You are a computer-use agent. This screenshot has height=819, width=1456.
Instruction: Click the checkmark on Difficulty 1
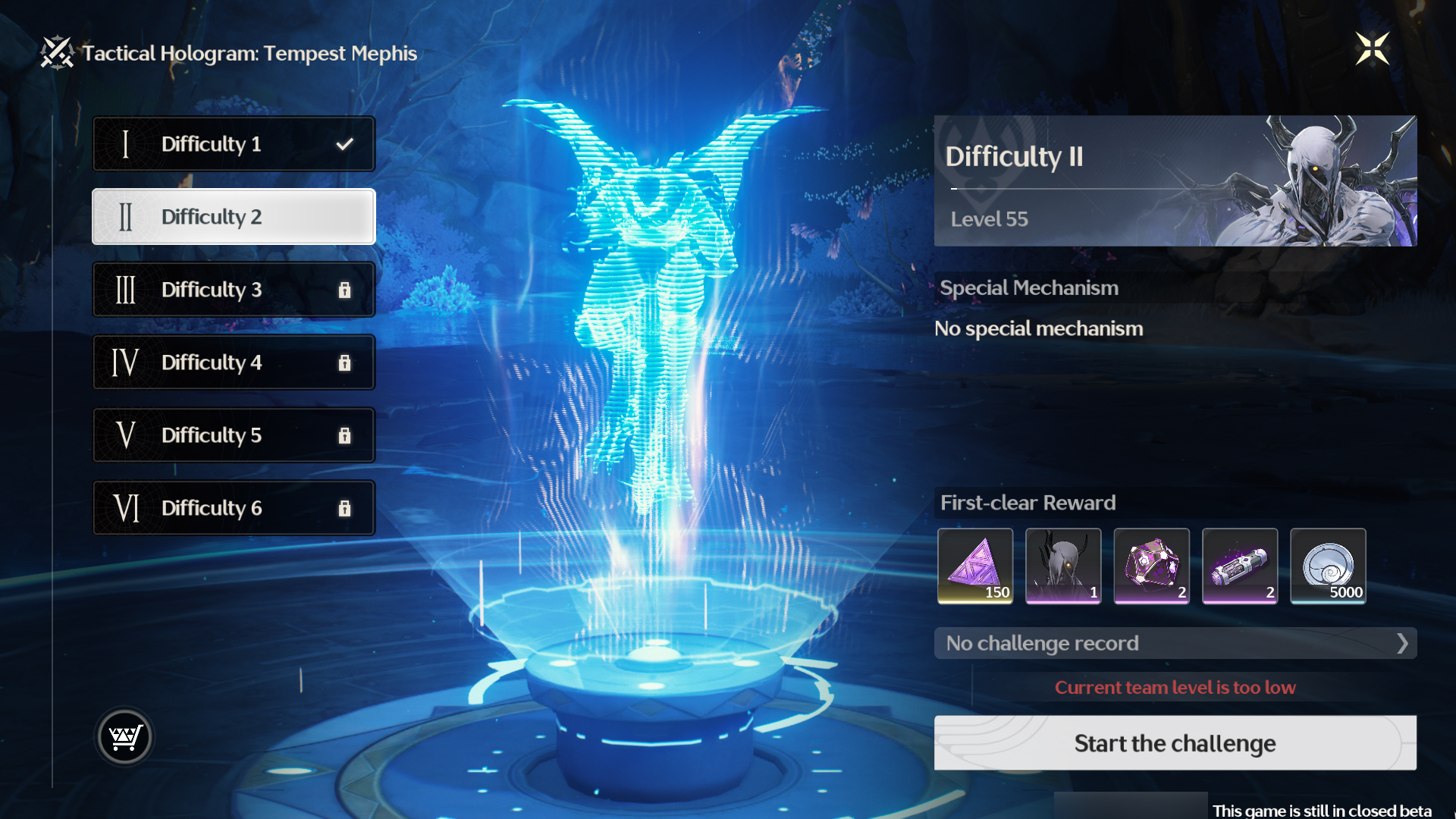tap(347, 143)
